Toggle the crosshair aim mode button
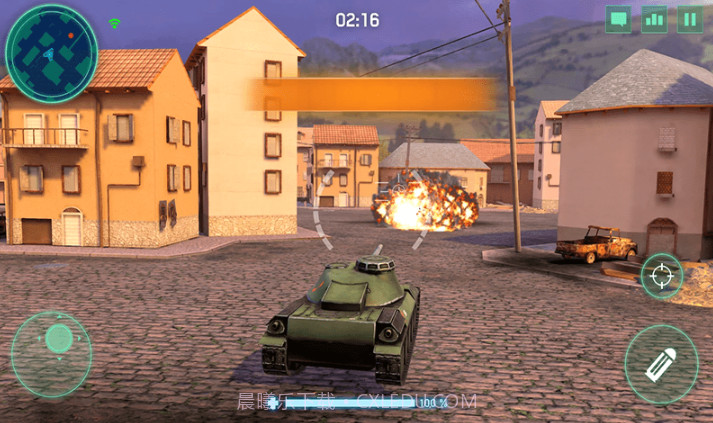The height and width of the screenshot is (423, 713). tap(661, 276)
